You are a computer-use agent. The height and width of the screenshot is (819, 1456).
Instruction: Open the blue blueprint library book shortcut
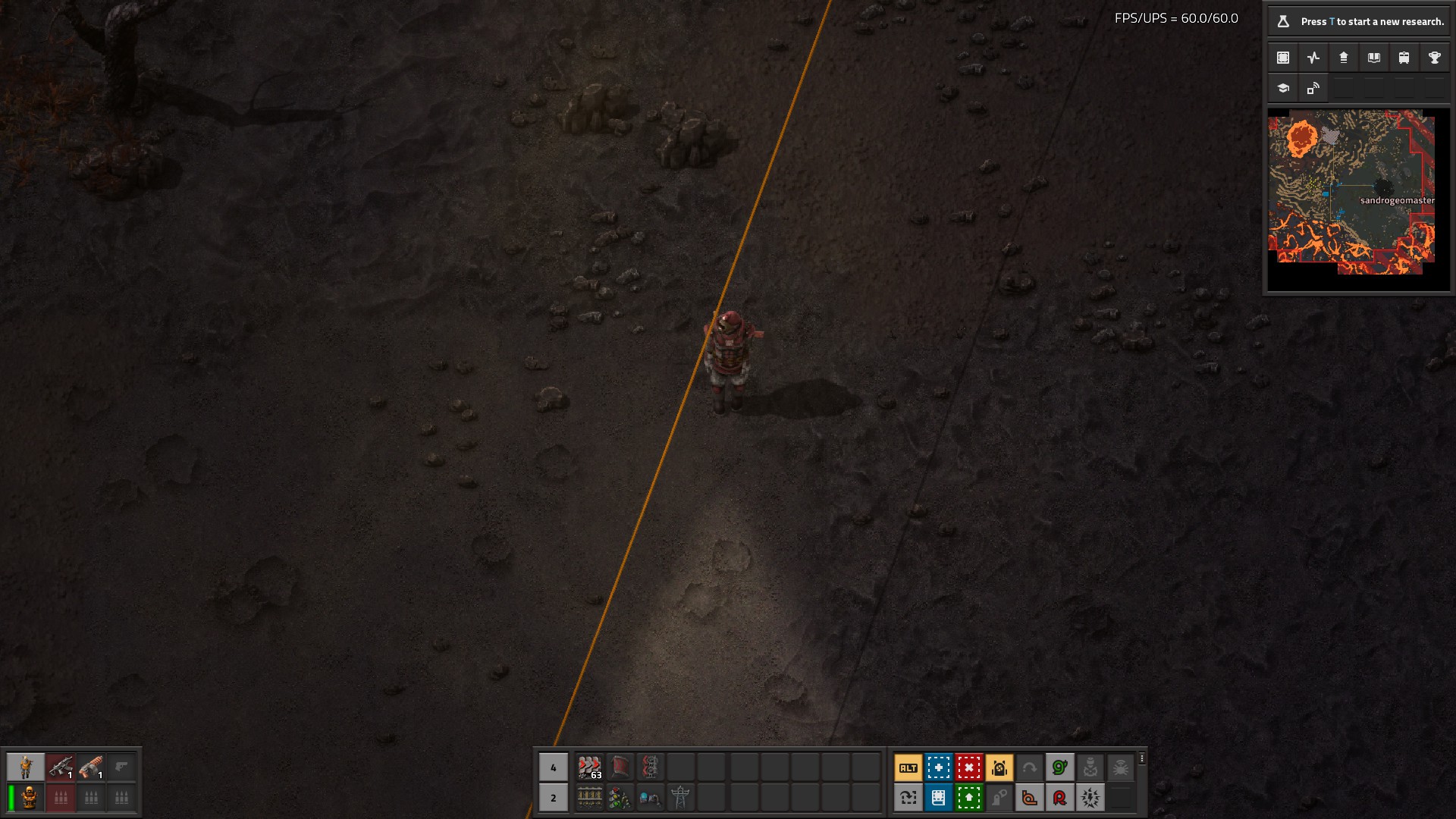(938, 798)
